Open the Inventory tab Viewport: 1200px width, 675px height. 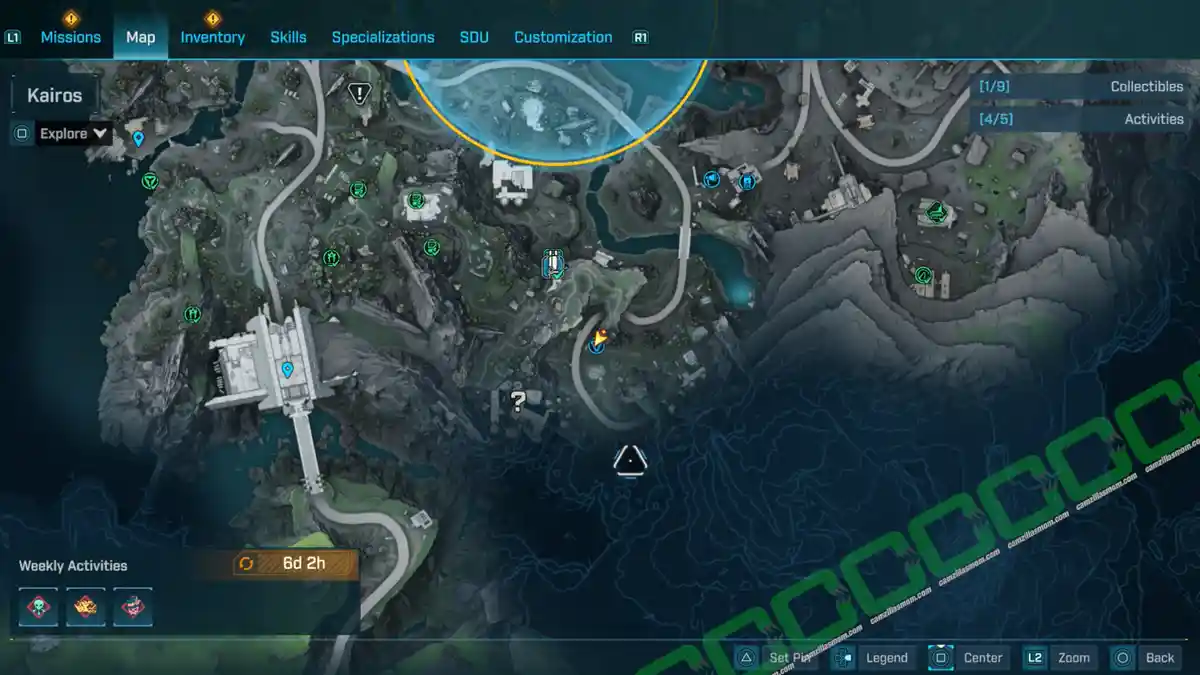coord(212,37)
